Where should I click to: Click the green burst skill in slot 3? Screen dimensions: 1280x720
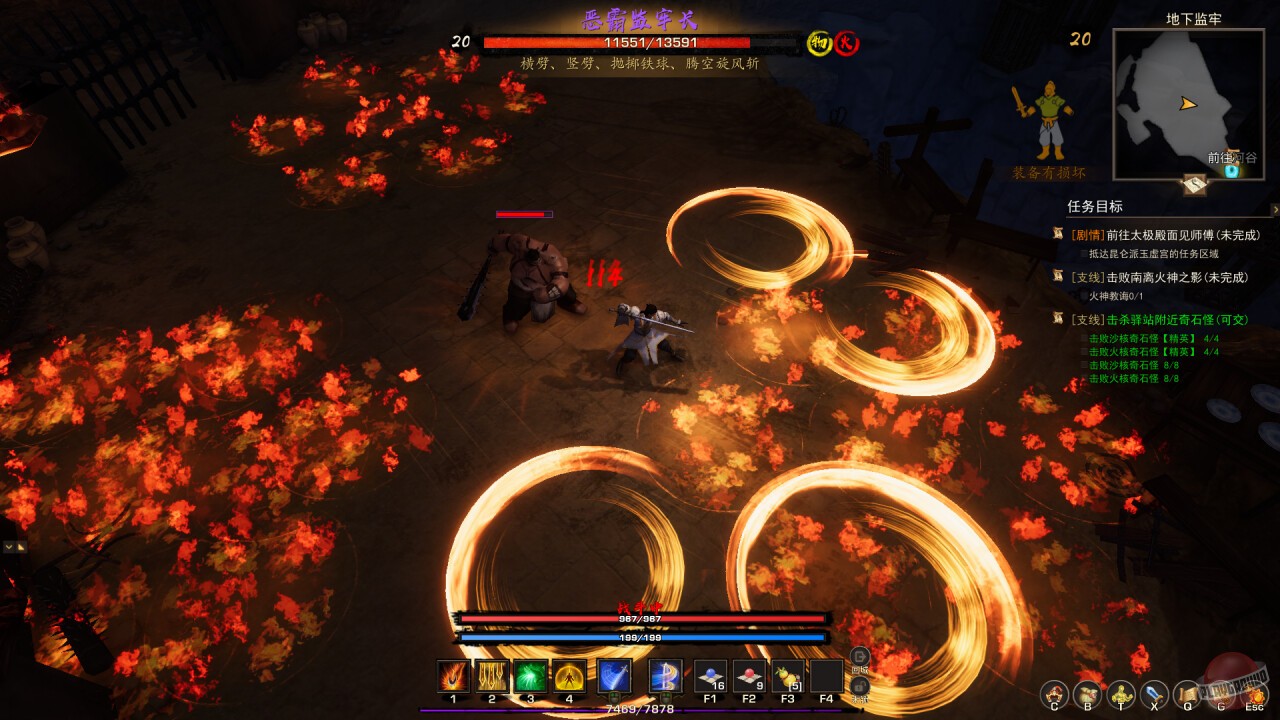click(528, 676)
